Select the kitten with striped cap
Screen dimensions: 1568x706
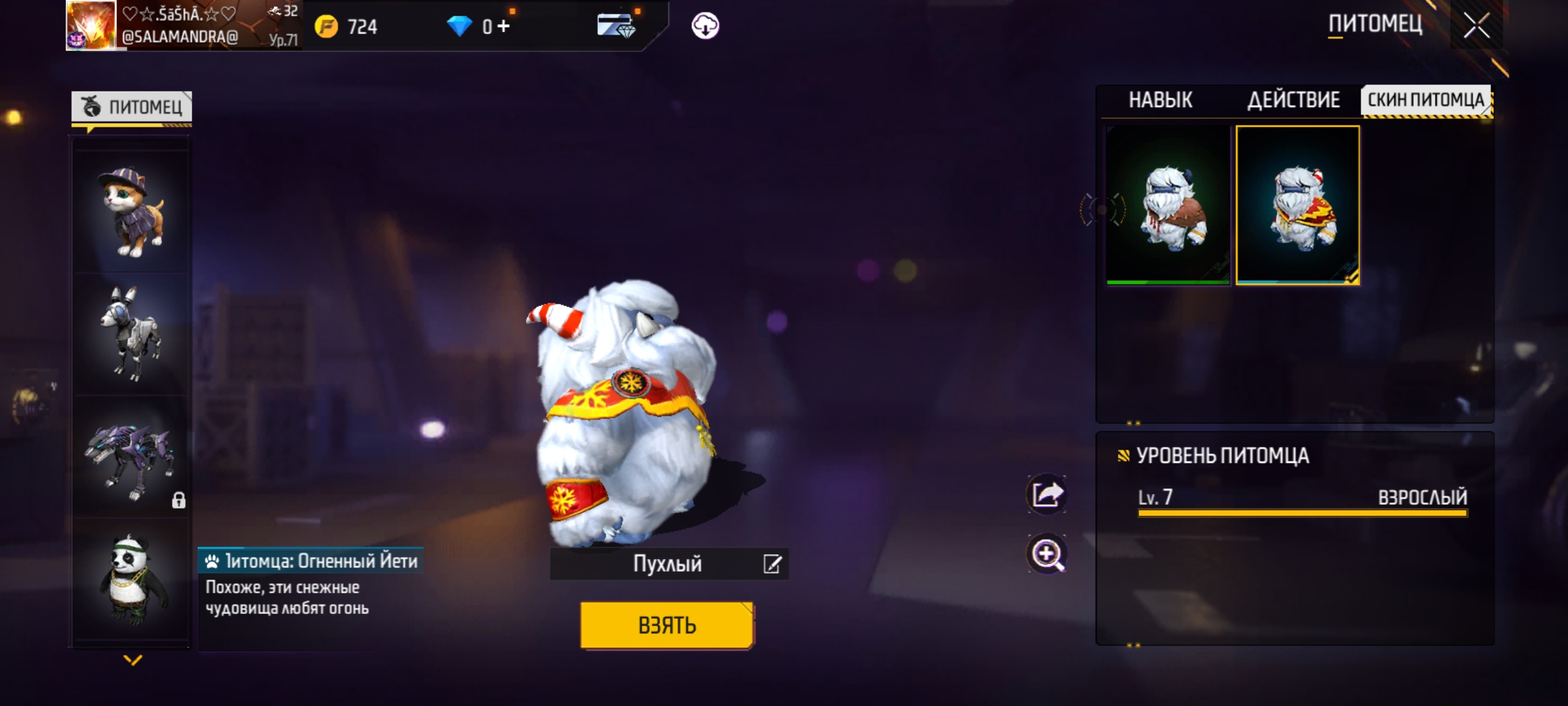131,210
